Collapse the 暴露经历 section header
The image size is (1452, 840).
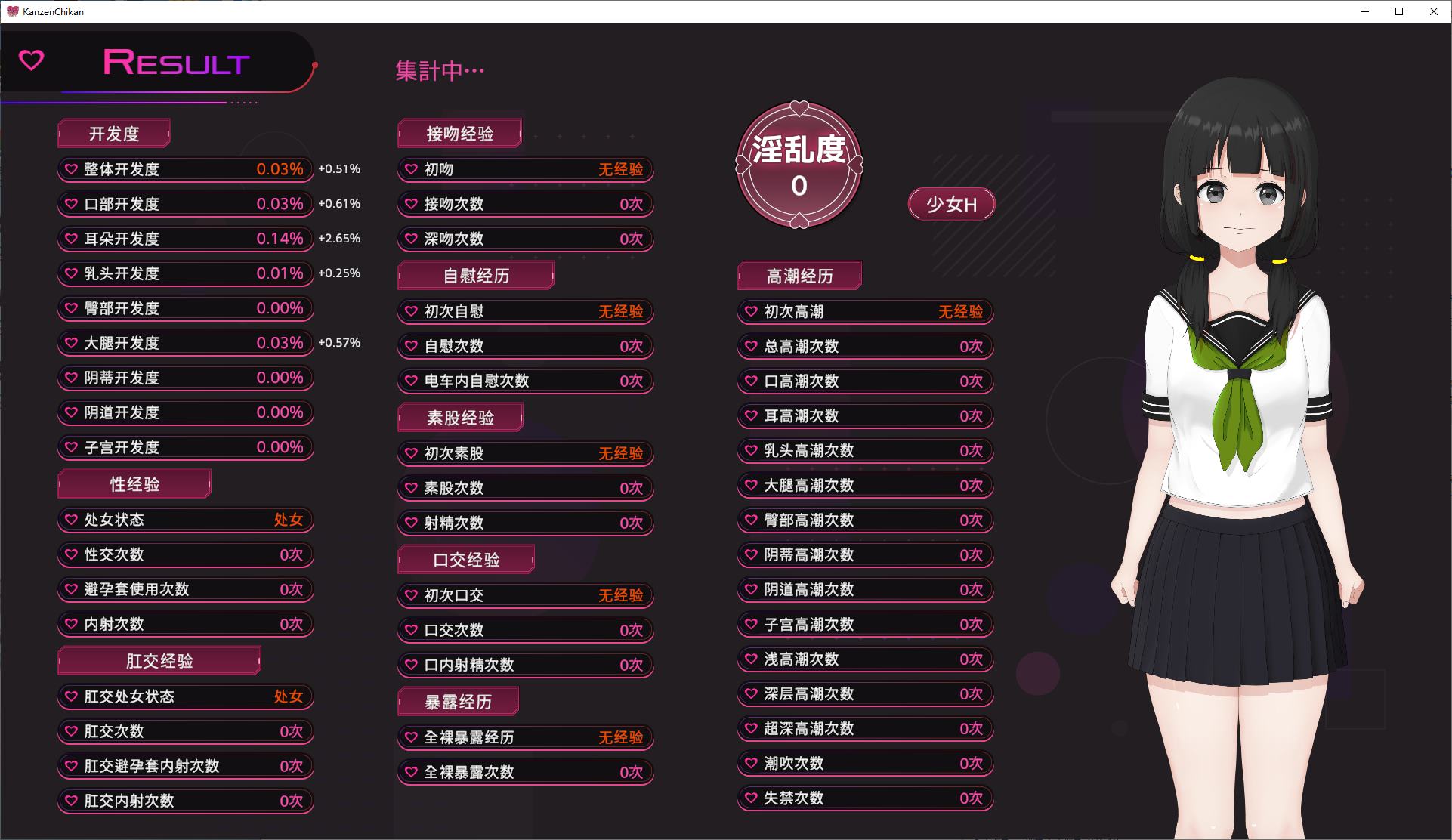coord(457,701)
